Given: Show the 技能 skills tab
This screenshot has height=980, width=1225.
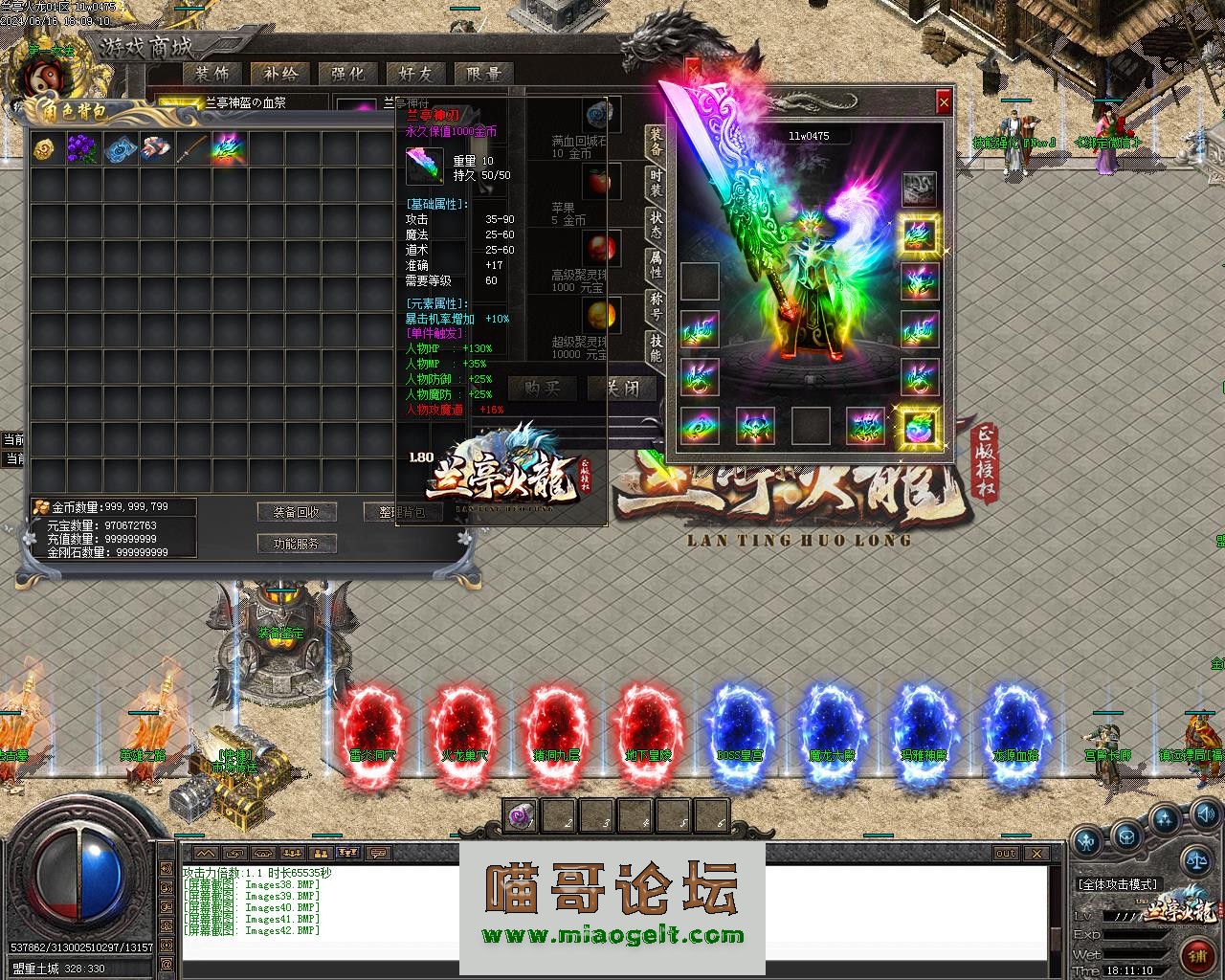Looking at the screenshot, I should point(656,347).
